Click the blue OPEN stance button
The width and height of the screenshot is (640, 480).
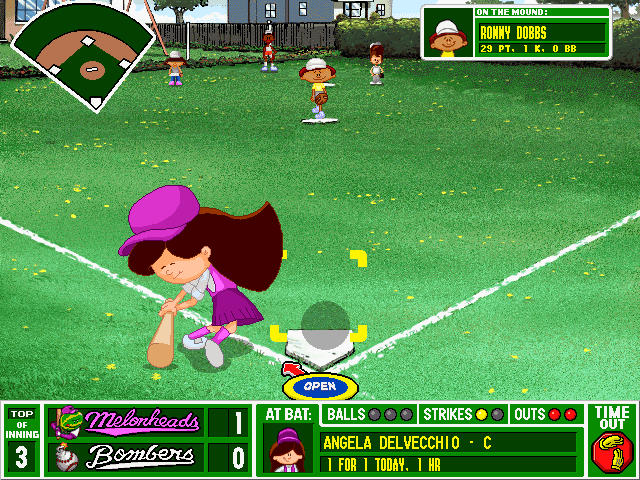pyautogui.click(x=319, y=386)
